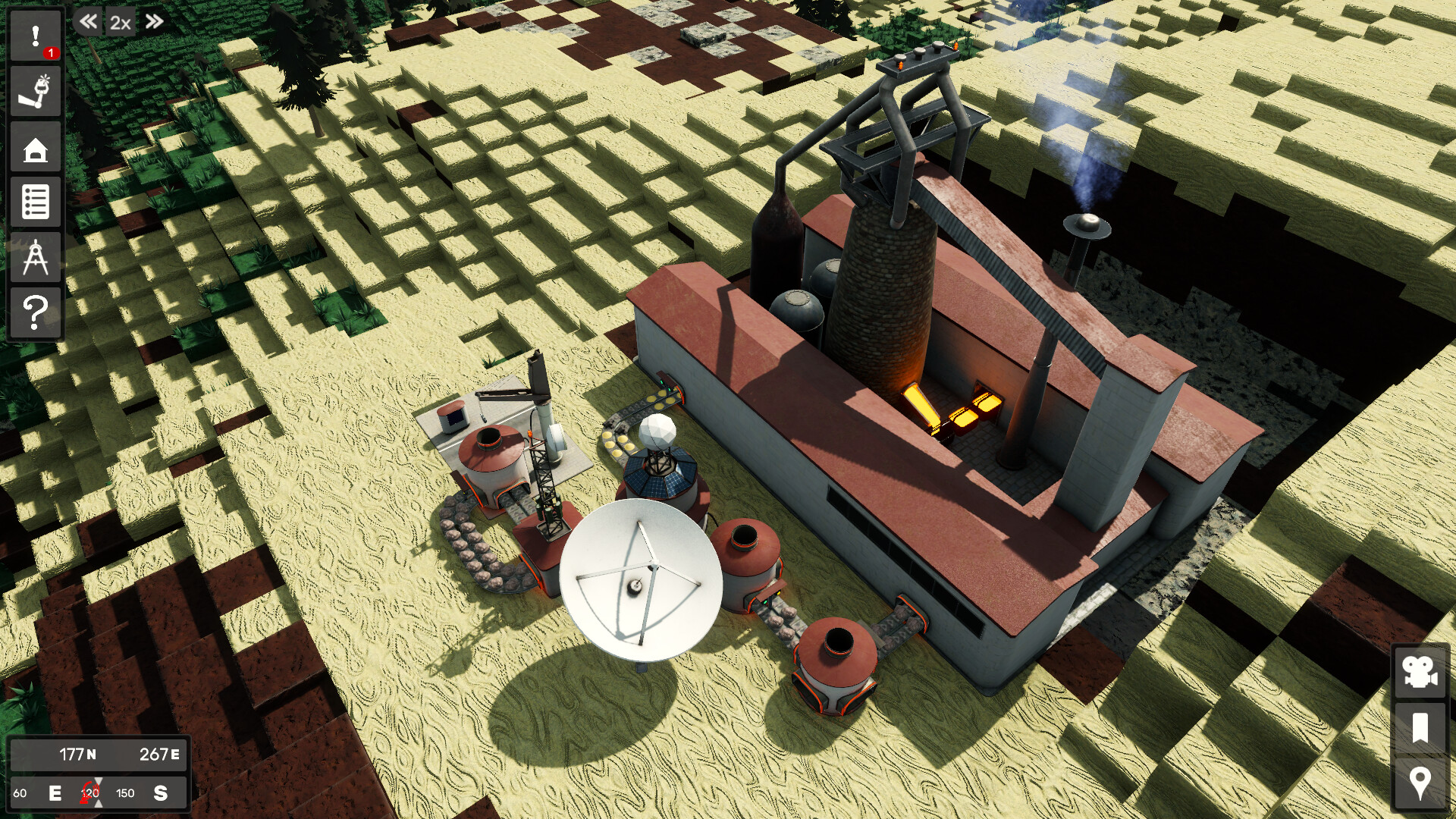1456x819 pixels.
Task: Click the upward triangle marker above 120 heading
Action: pyautogui.click(x=97, y=781)
